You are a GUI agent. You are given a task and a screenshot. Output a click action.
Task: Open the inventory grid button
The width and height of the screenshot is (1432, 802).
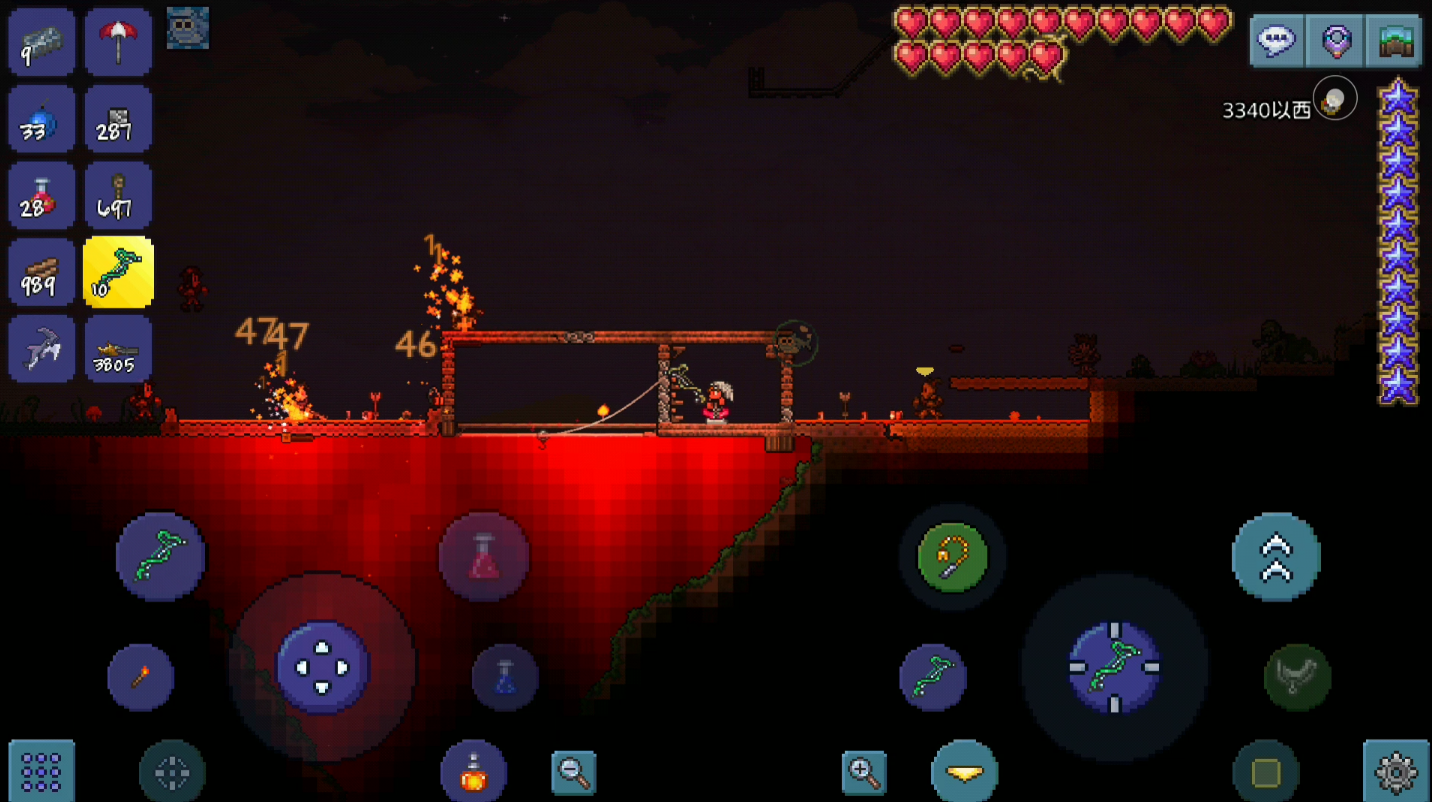42,772
